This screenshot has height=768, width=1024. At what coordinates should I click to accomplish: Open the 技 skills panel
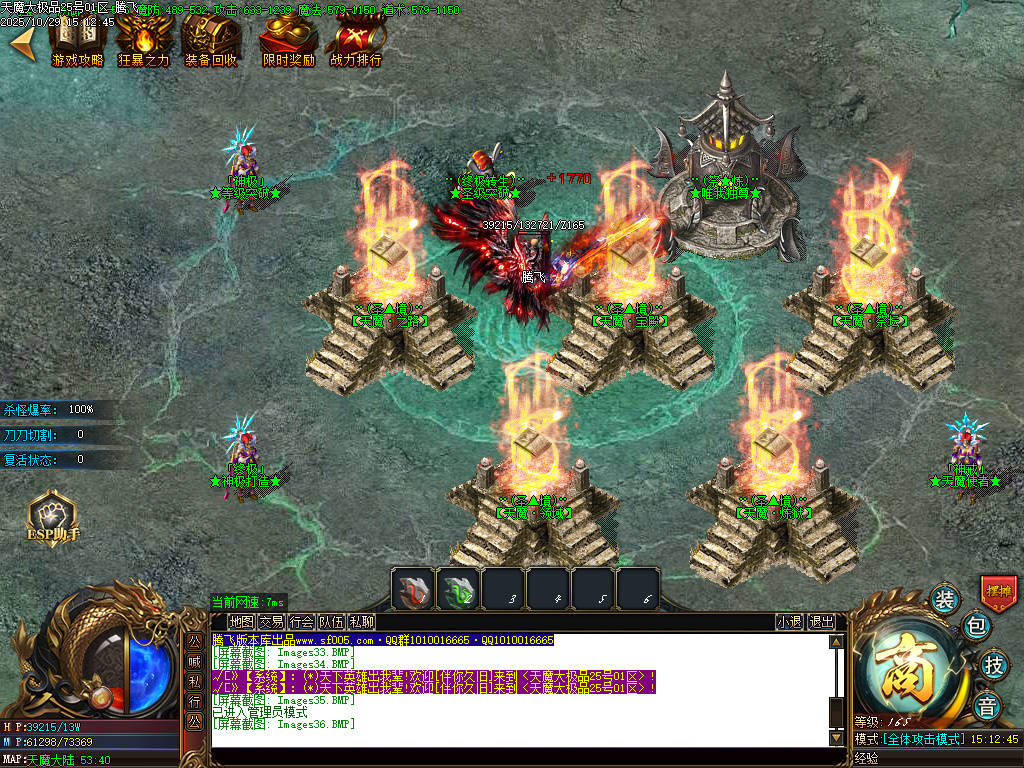coord(993,664)
